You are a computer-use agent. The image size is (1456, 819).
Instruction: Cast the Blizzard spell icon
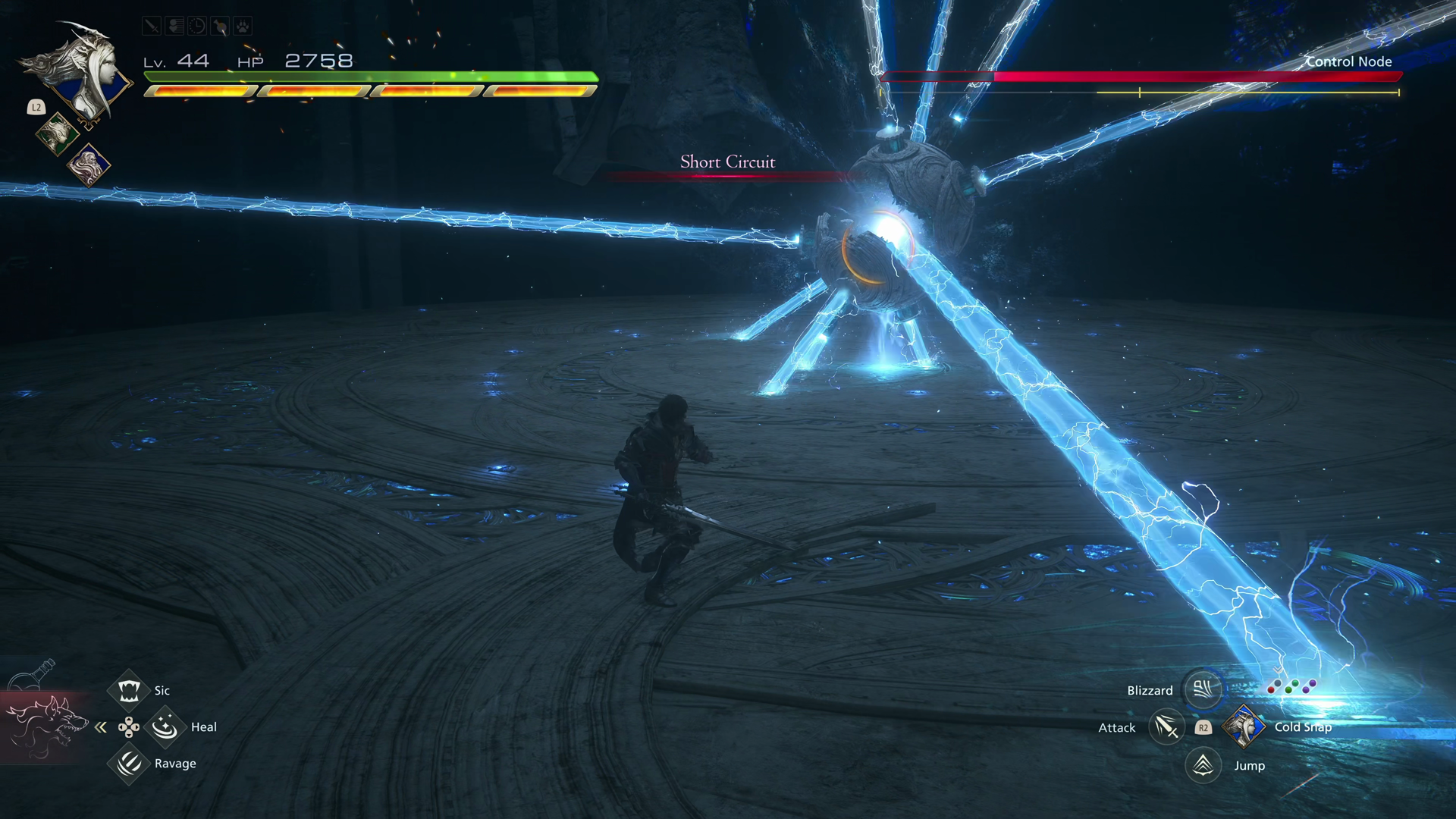tap(1203, 689)
